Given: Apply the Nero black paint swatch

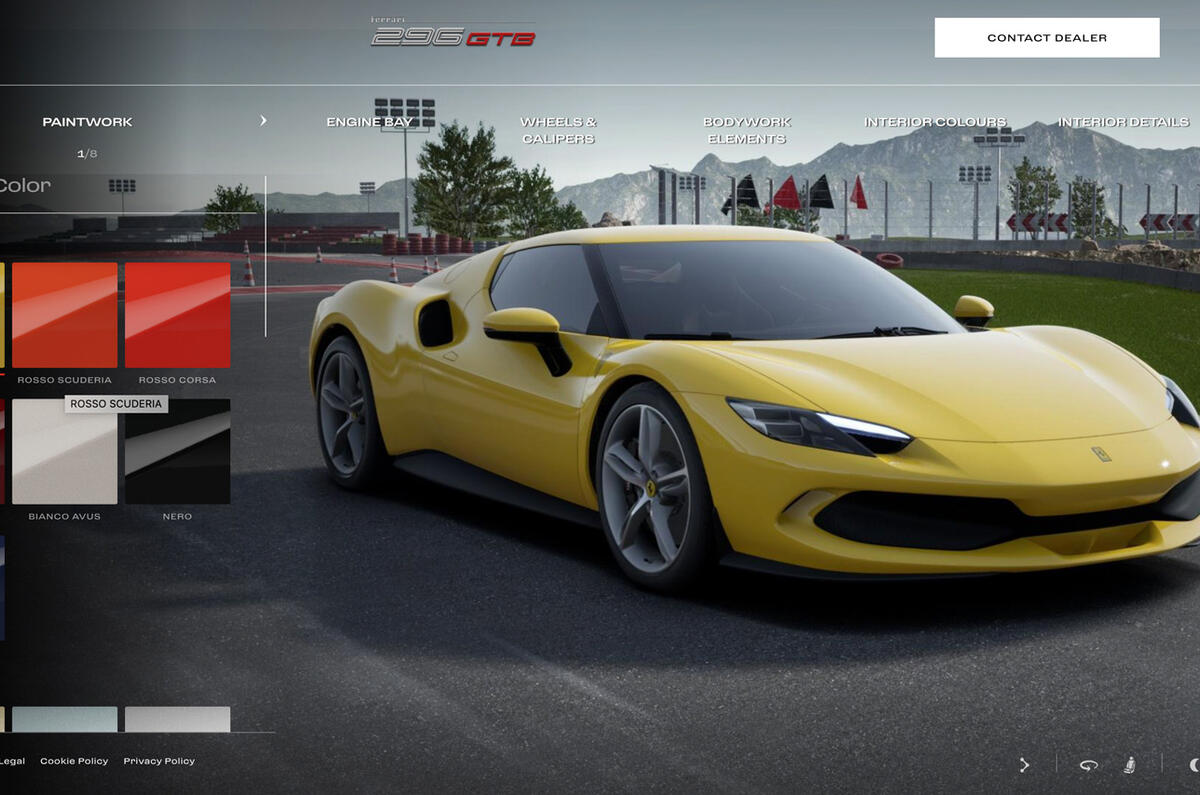Looking at the screenshot, I should [x=177, y=451].
